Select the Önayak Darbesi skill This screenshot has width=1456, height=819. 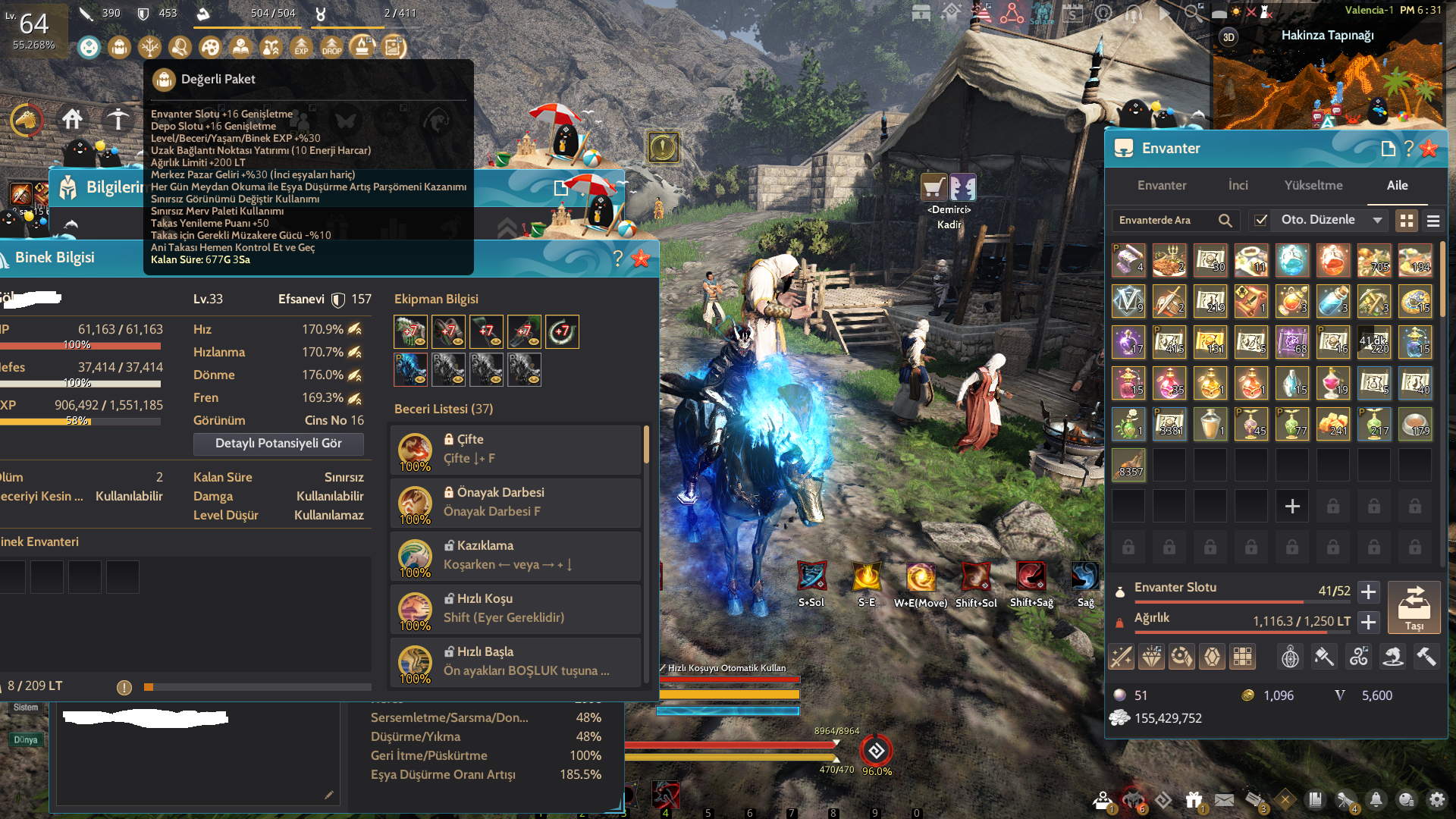516,503
